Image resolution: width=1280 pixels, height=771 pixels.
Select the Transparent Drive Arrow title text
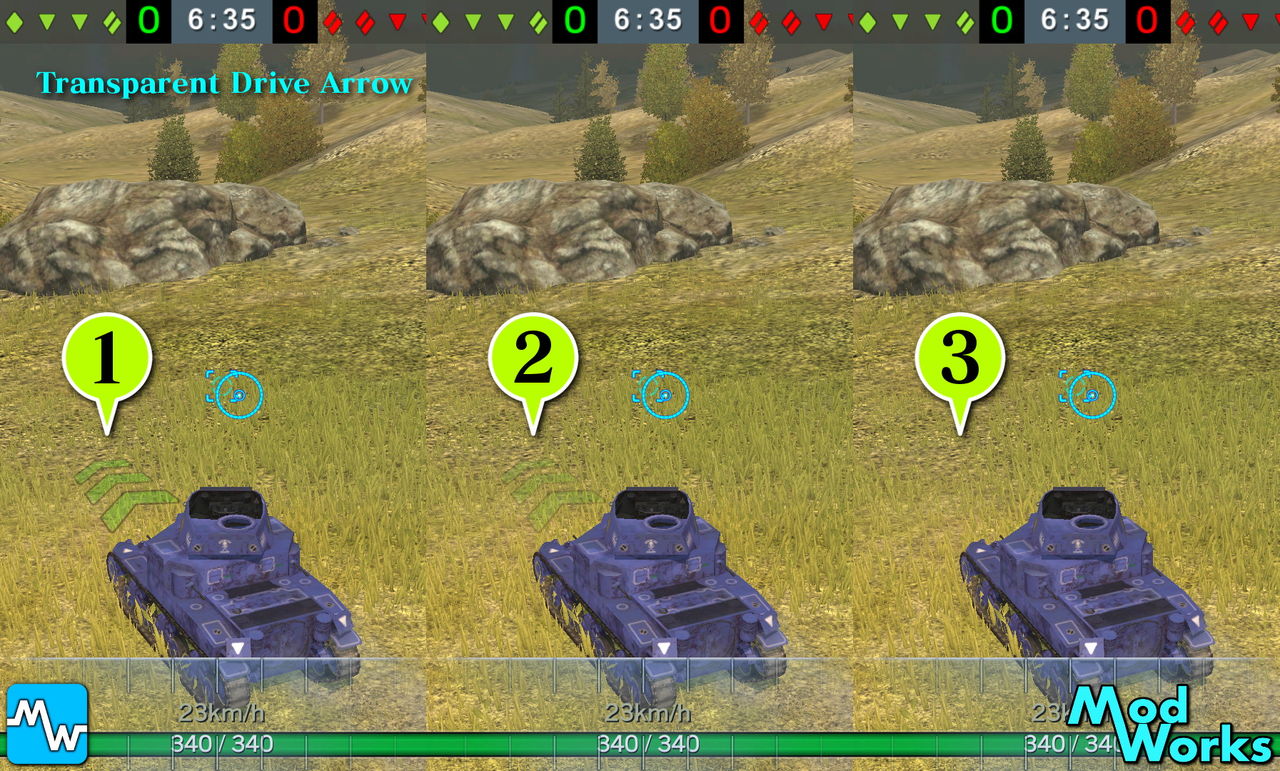(x=225, y=84)
